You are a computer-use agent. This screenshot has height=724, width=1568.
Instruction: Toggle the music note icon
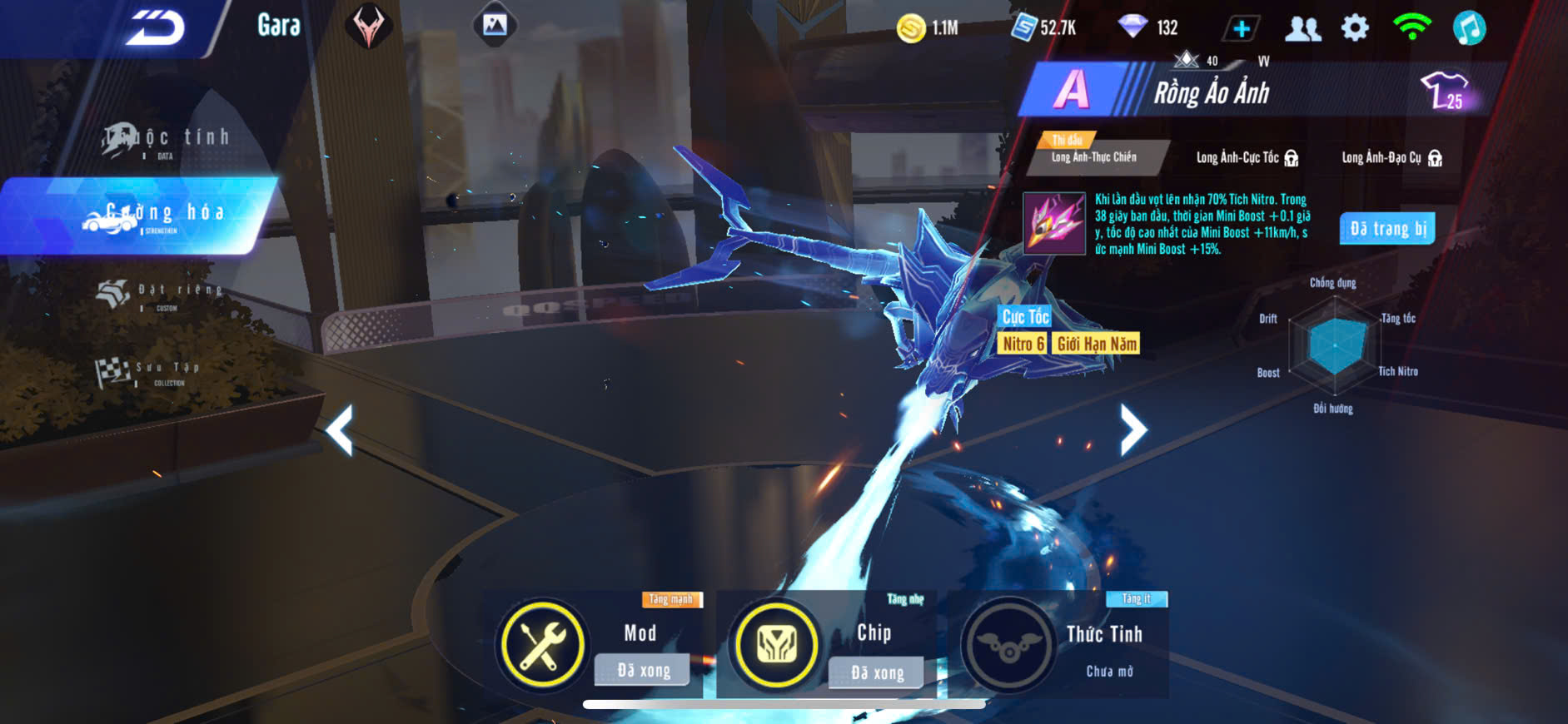point(1469,28)
